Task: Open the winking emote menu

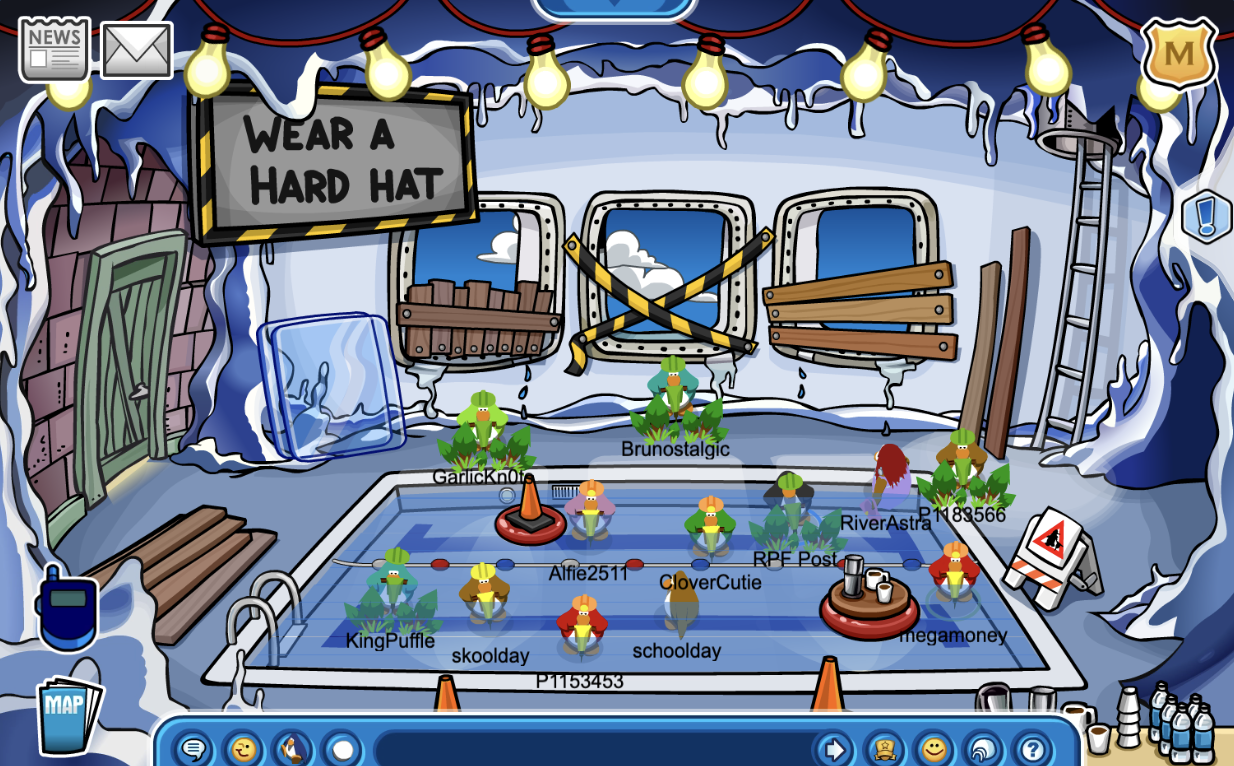Action: click(x=243, y=748)
